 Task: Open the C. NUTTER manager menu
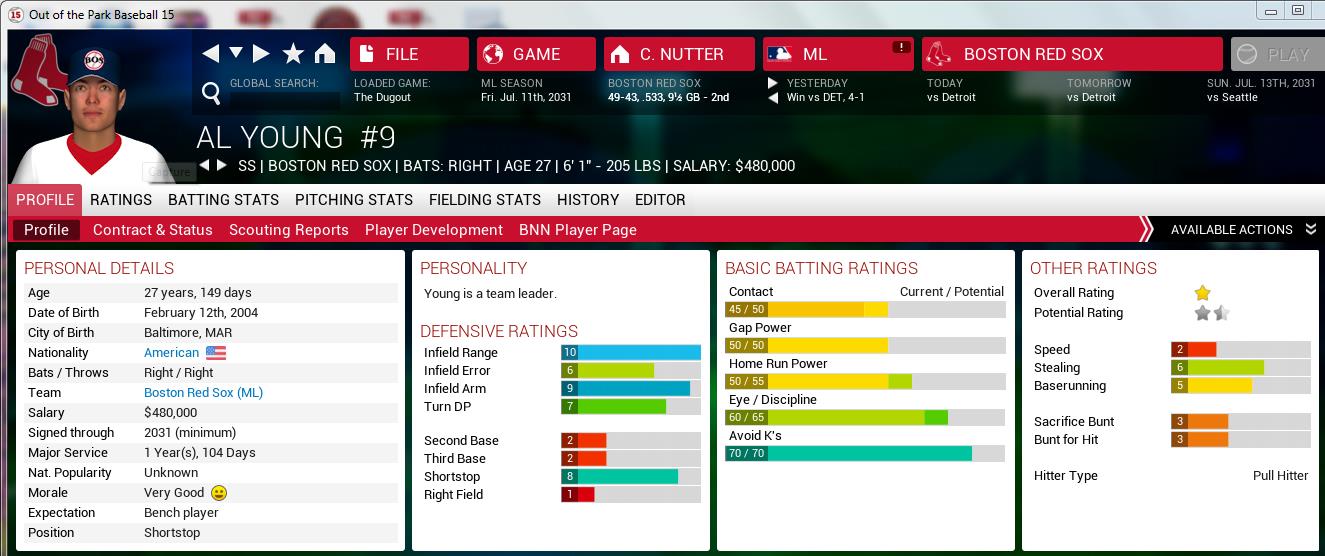pos(680,54)
